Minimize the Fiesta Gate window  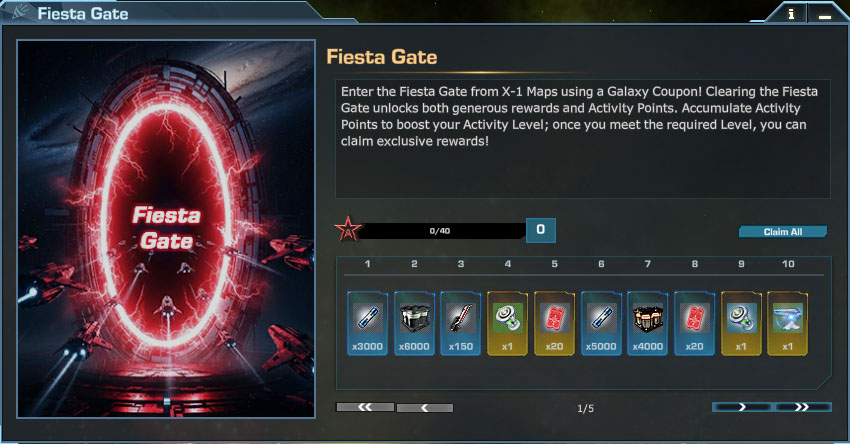(824, 15)
